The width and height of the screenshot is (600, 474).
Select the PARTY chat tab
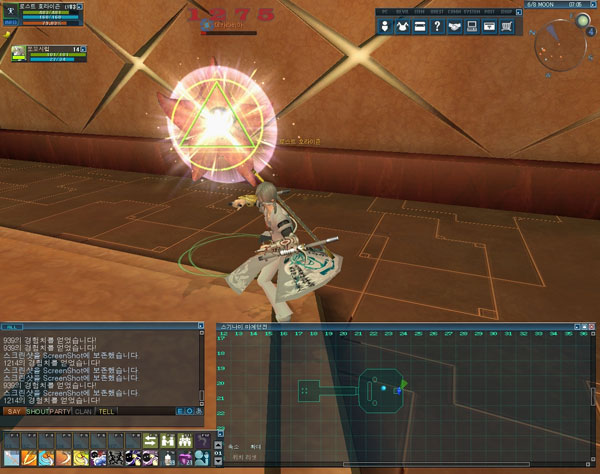61,411
